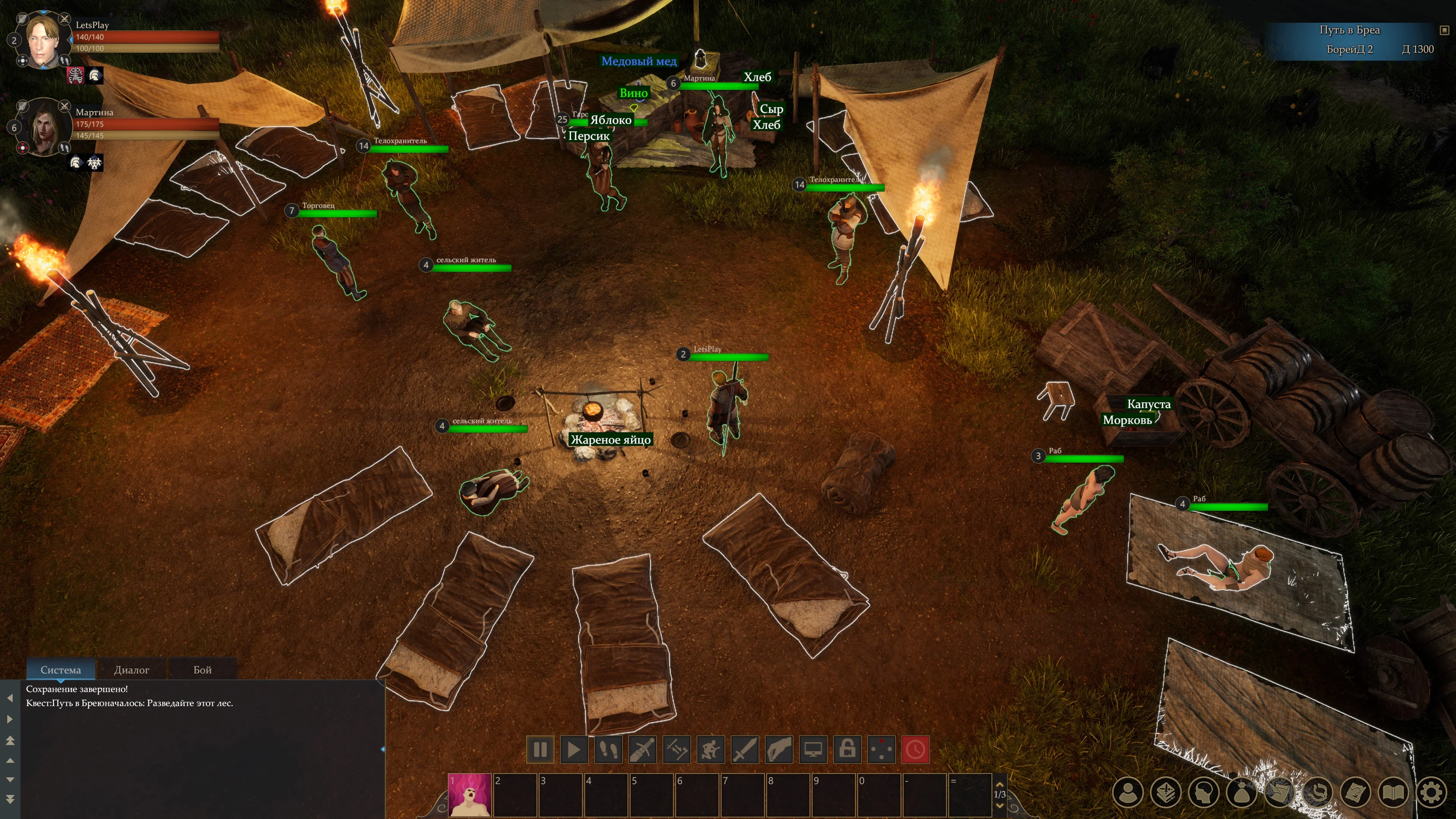Open the character sheet silhouette icon

pyautogui.click(x=1128, y=793)
